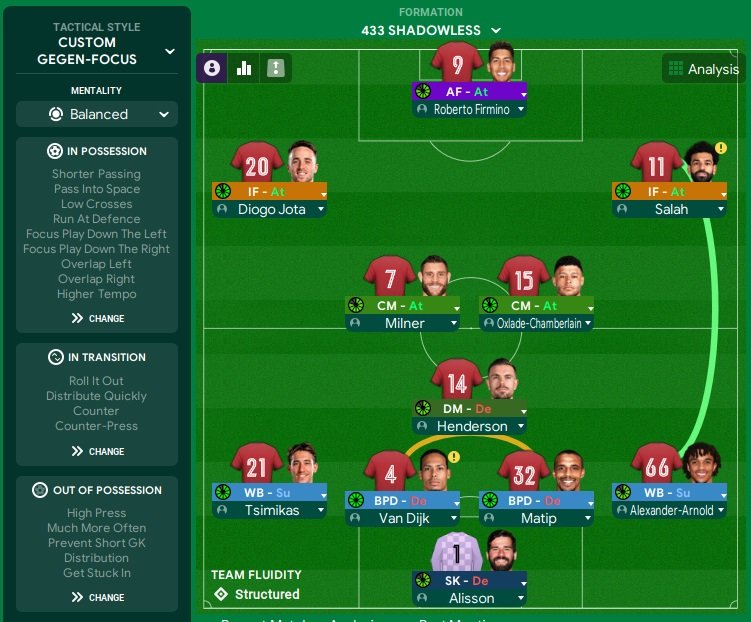Open Tsimikas's WB support role dropdown
Viewport: 751px width, 622px height.
[x=269, y=492]
